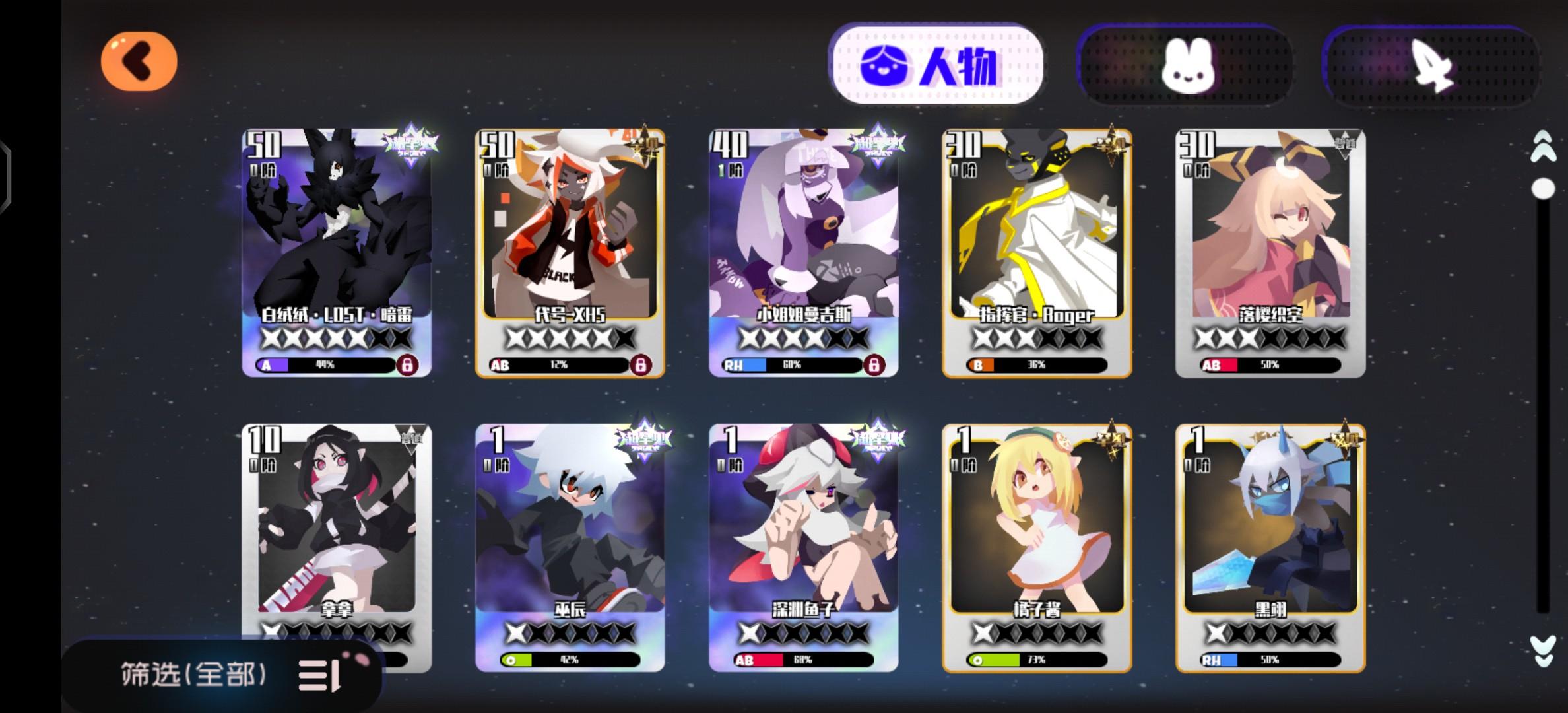Click the orange back arrow icon
The image size is (1568, 713).
tap(141, 60)
